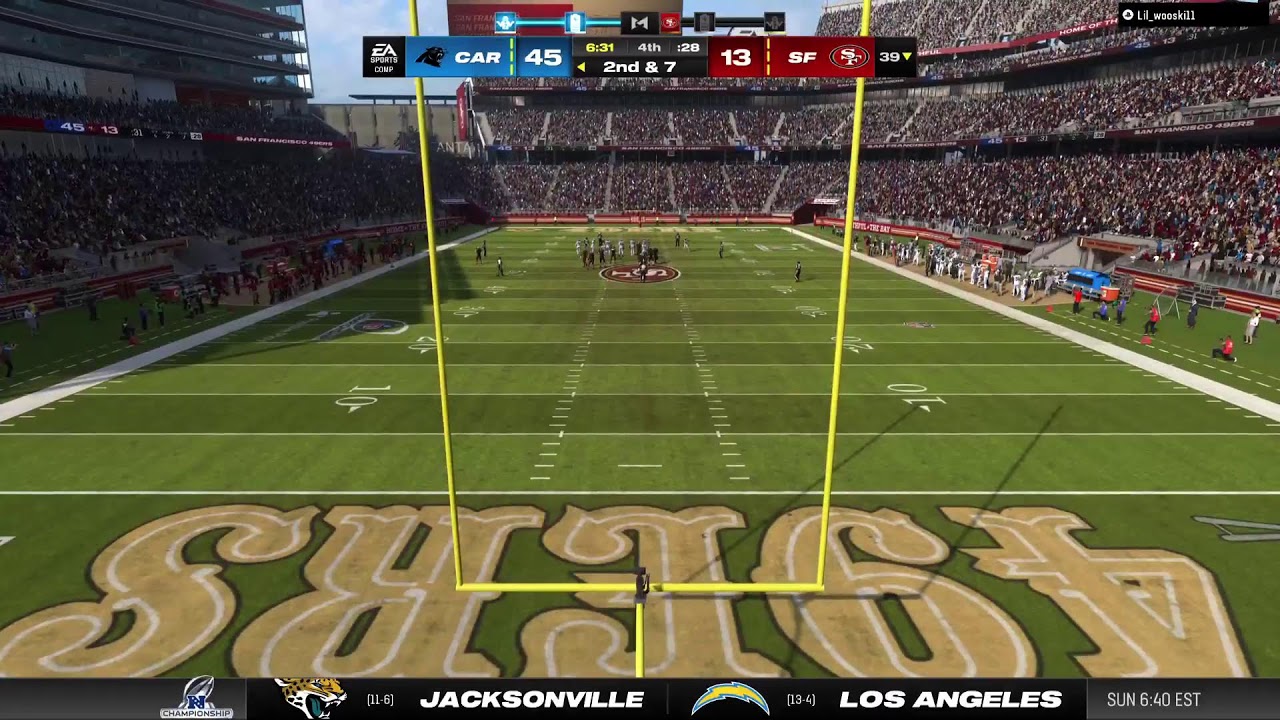Click the Lil_wooskill player name tag
This screenshot has width=1280, height=720.
[x=1165, y=15]
